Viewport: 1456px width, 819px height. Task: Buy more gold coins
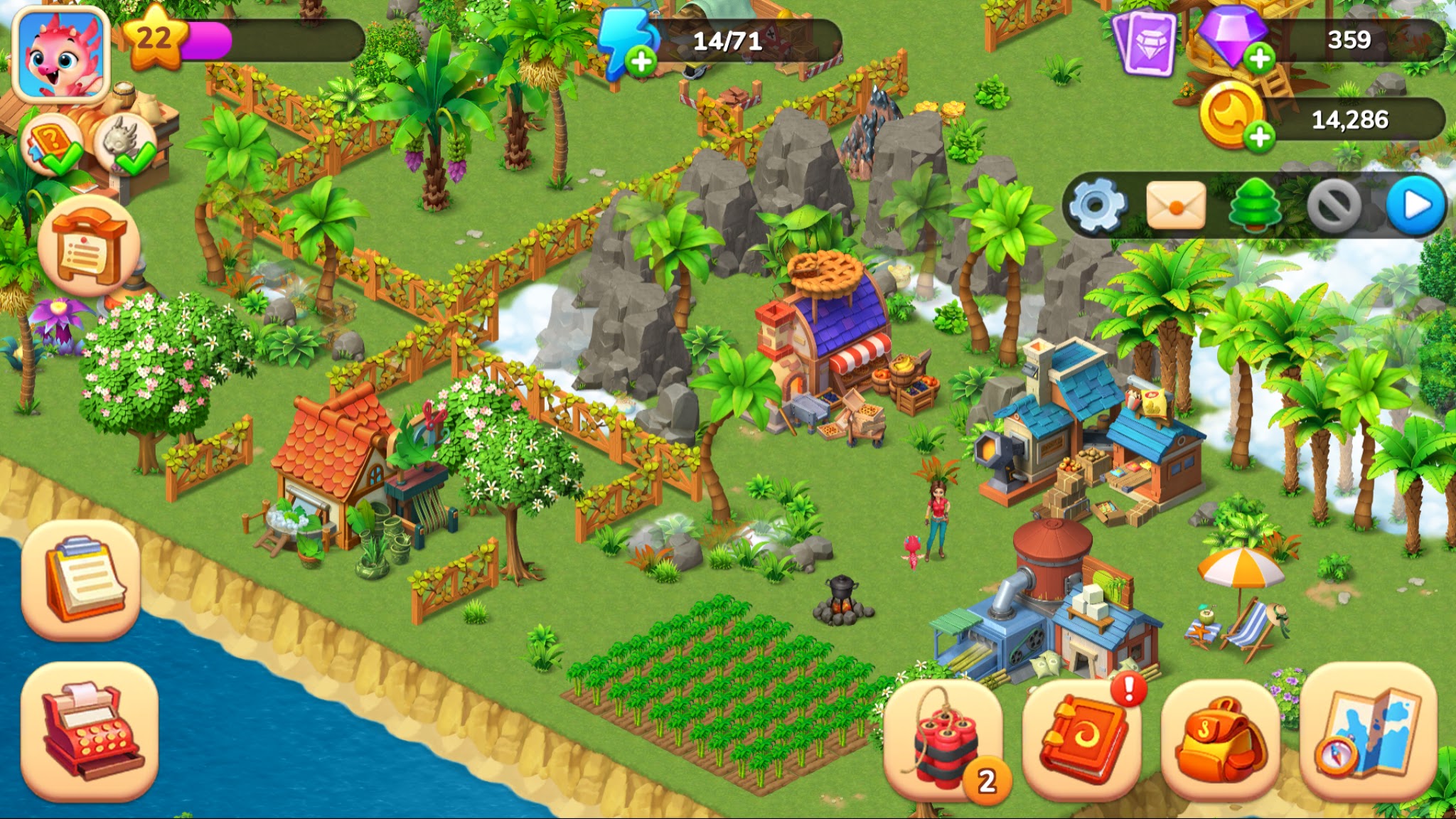coord(1259,136)
